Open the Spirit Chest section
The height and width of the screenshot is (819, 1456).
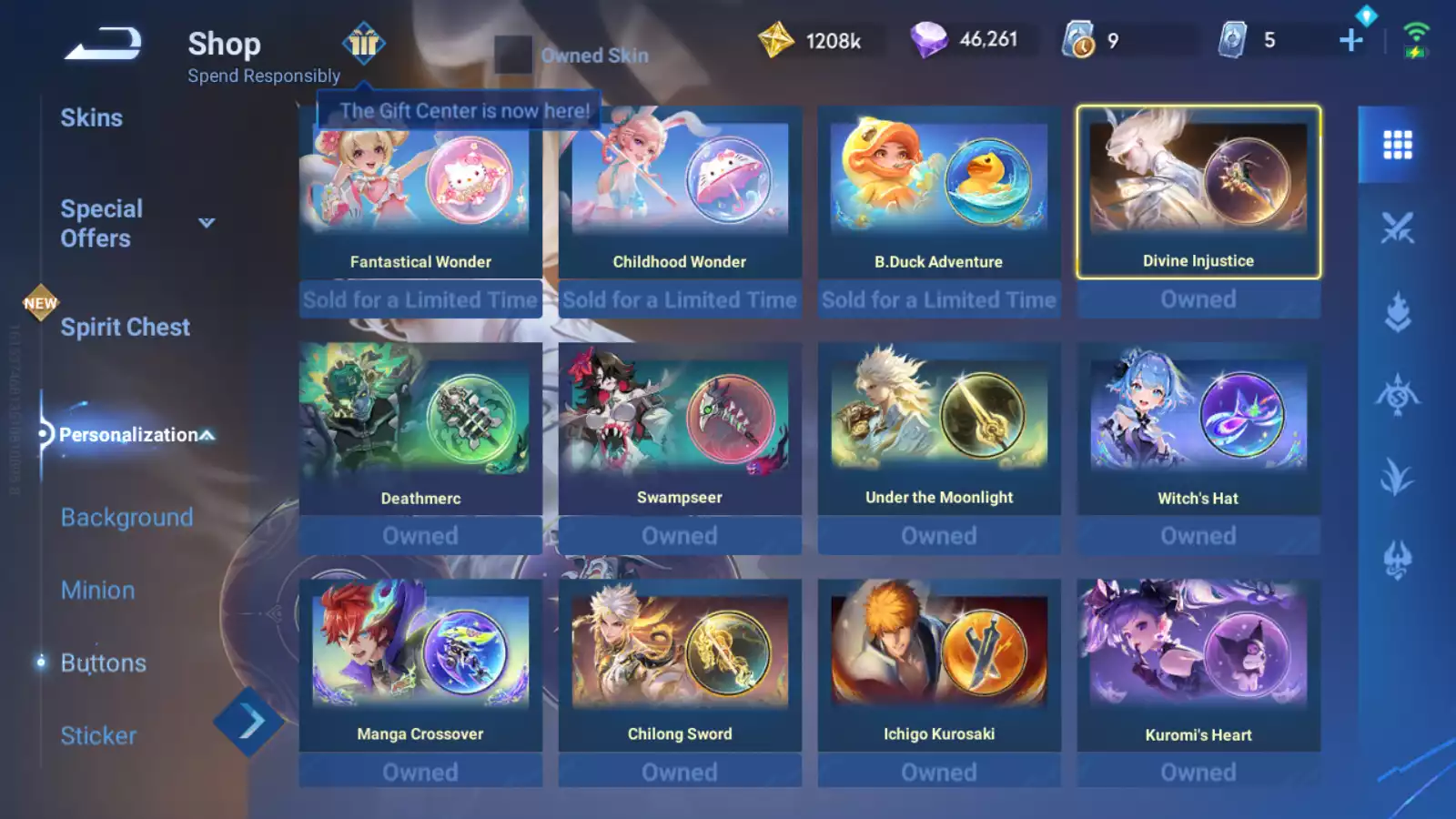pyautogui.click(x=125, y=328)
